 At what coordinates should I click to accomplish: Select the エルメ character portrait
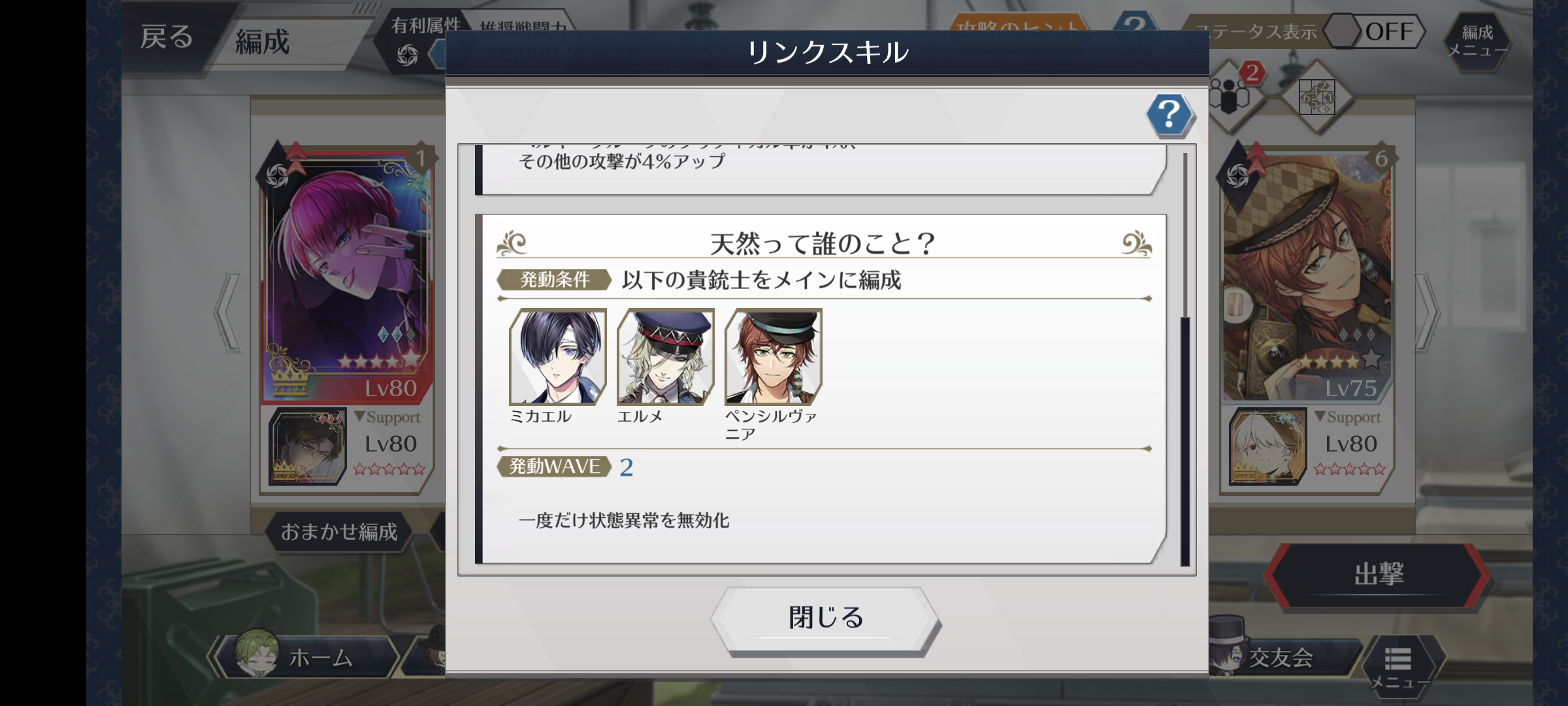(x=666, y=357)
